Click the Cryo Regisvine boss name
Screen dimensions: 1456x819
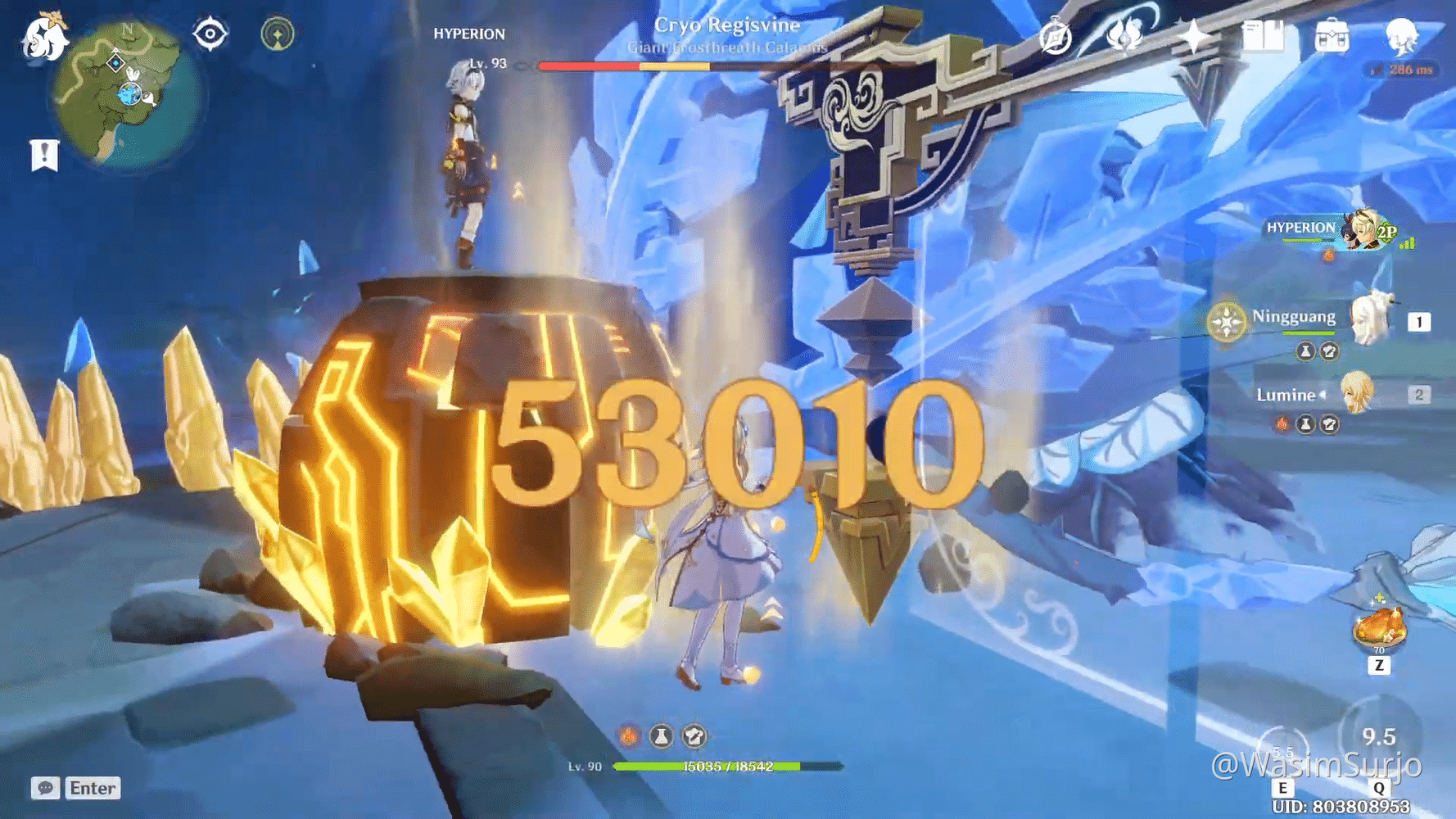pos(727,25)
